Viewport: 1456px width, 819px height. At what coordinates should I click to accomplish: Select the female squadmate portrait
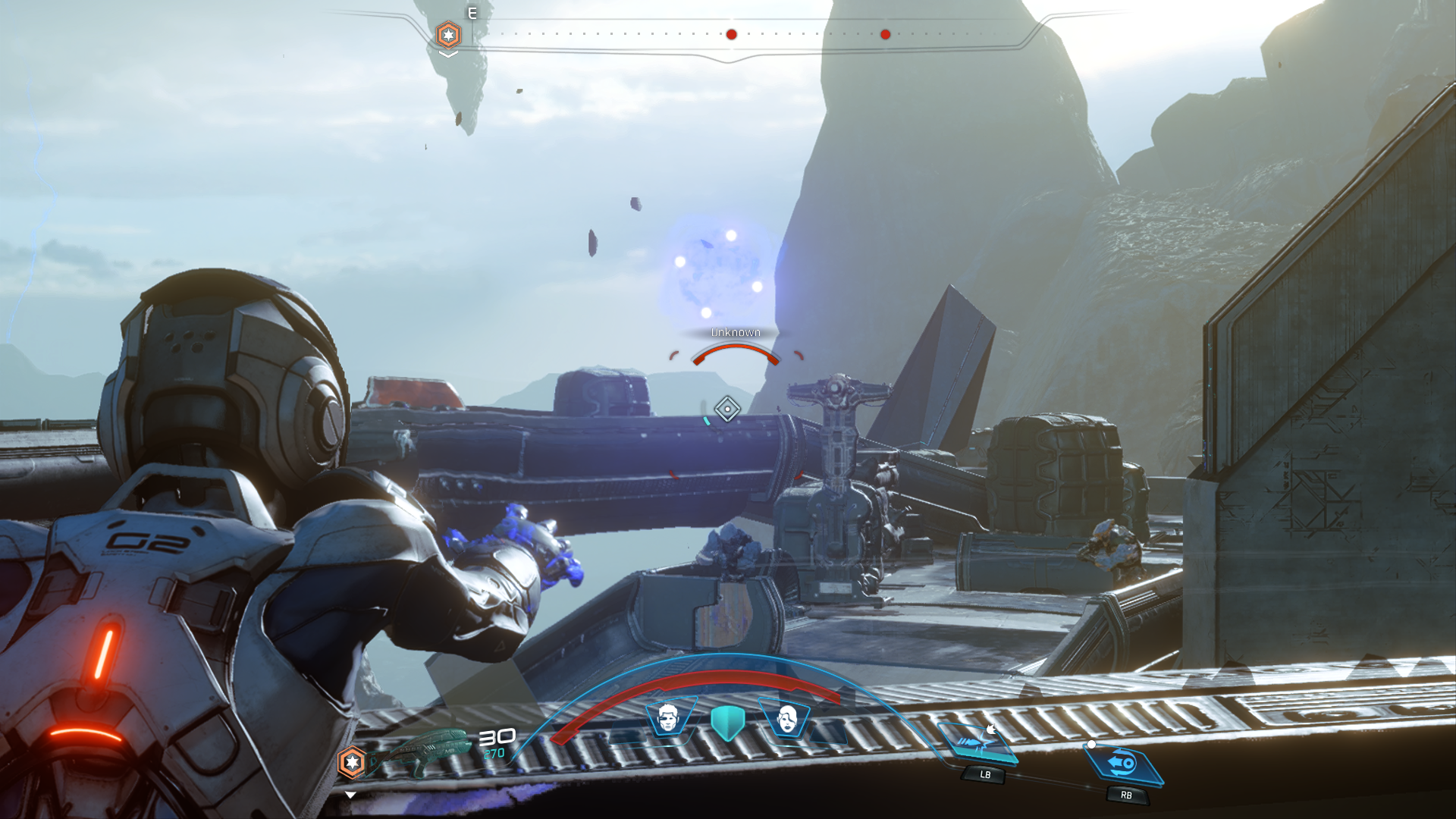787,717
